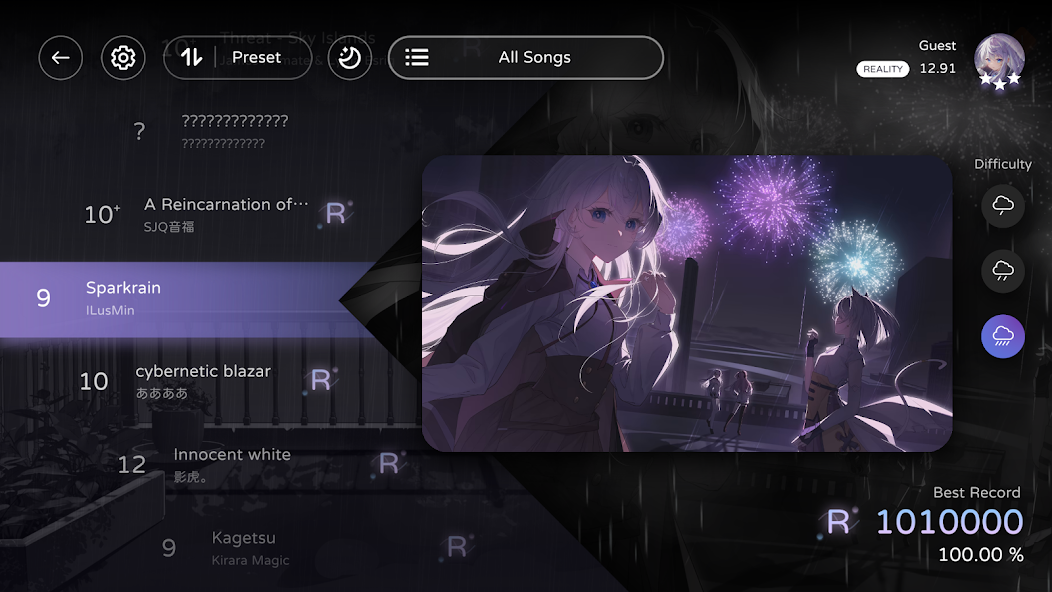The height and width of the screenshot is (592, 1052).
Task: Switch to the light rain difficulty icon
Action: click(x=1002, y=270)
